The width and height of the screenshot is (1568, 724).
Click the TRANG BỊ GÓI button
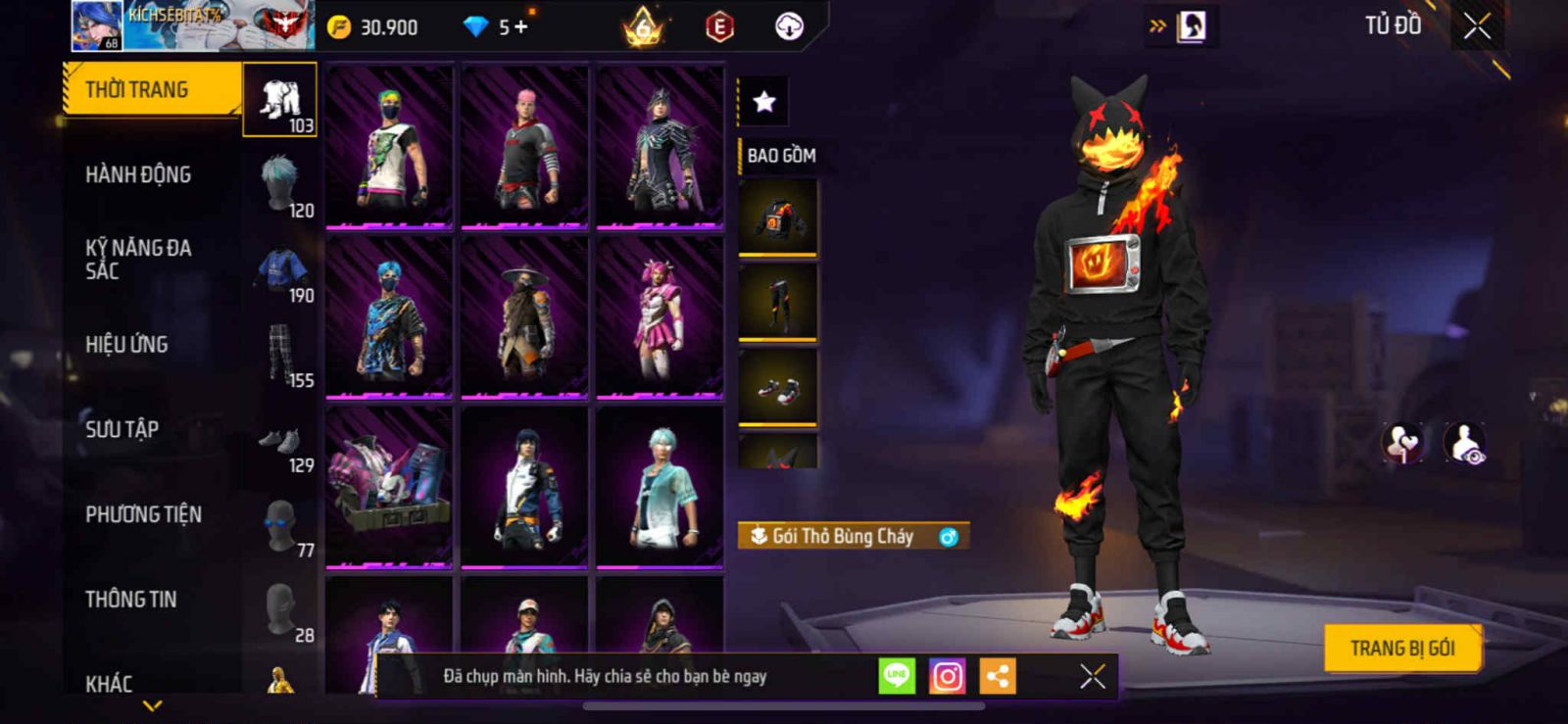pos(1401,648)
